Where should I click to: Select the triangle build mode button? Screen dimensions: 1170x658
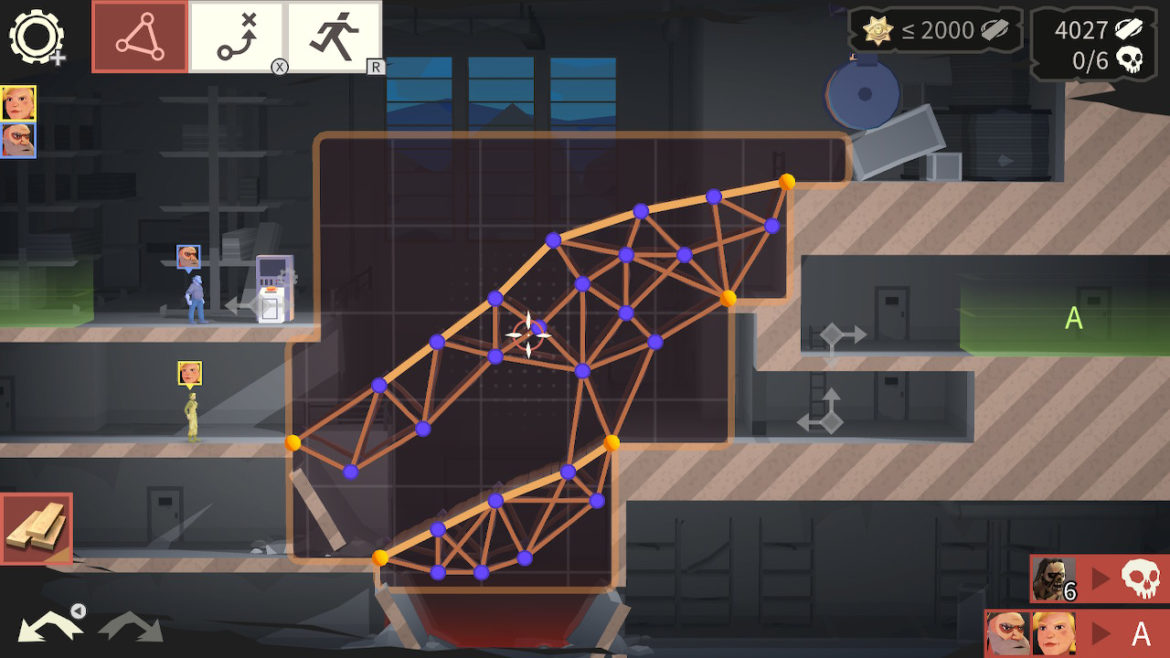[x=140, y=37]
